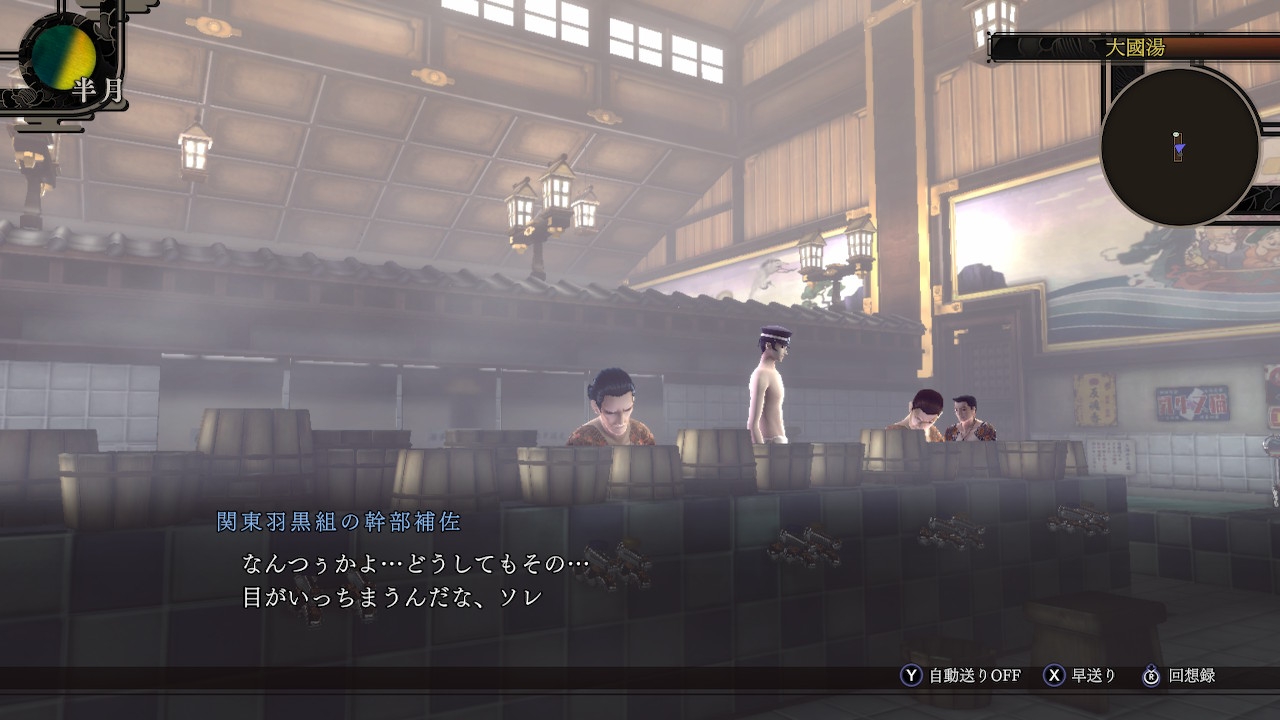Screen dimensions: 1280x720
Task: Select the half-moon phase indicator
Action: tap(64, 57)
